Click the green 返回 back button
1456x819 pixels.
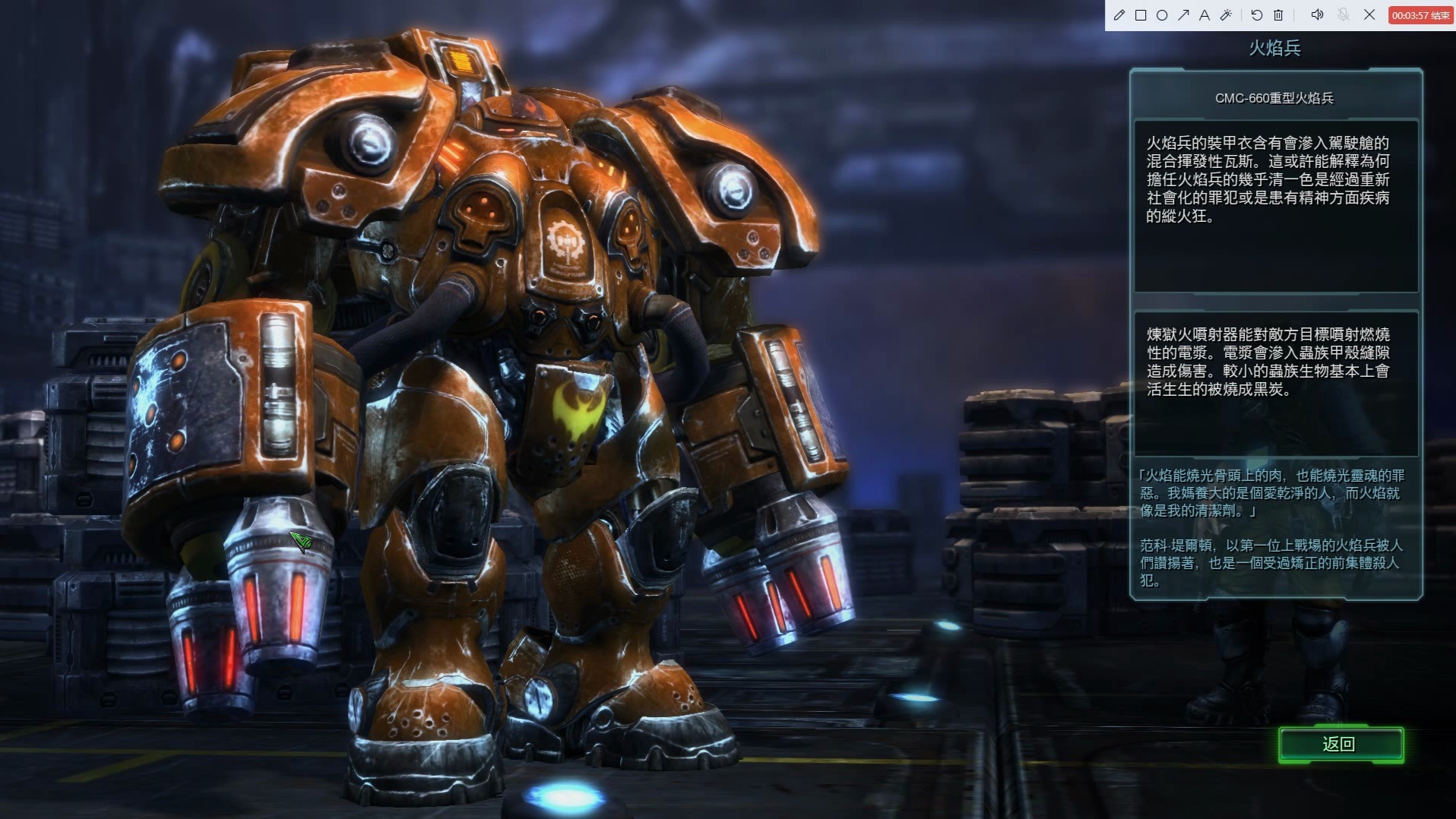(x=1340, y=745)
